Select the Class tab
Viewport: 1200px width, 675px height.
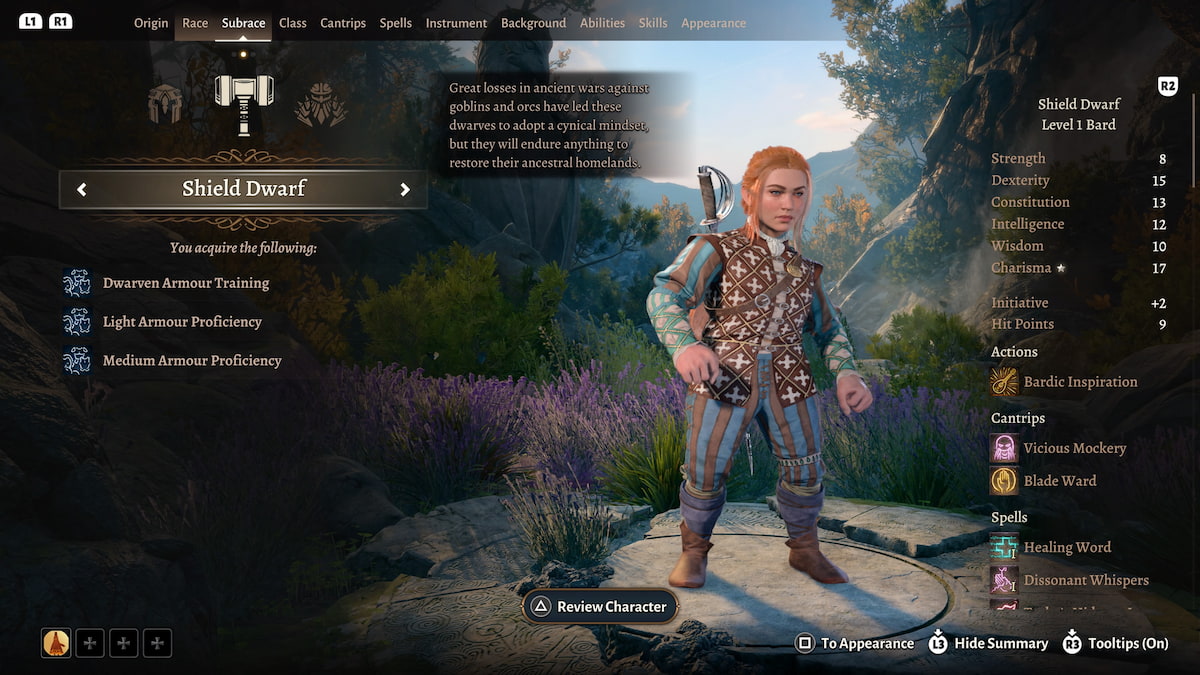click(293, 23)
